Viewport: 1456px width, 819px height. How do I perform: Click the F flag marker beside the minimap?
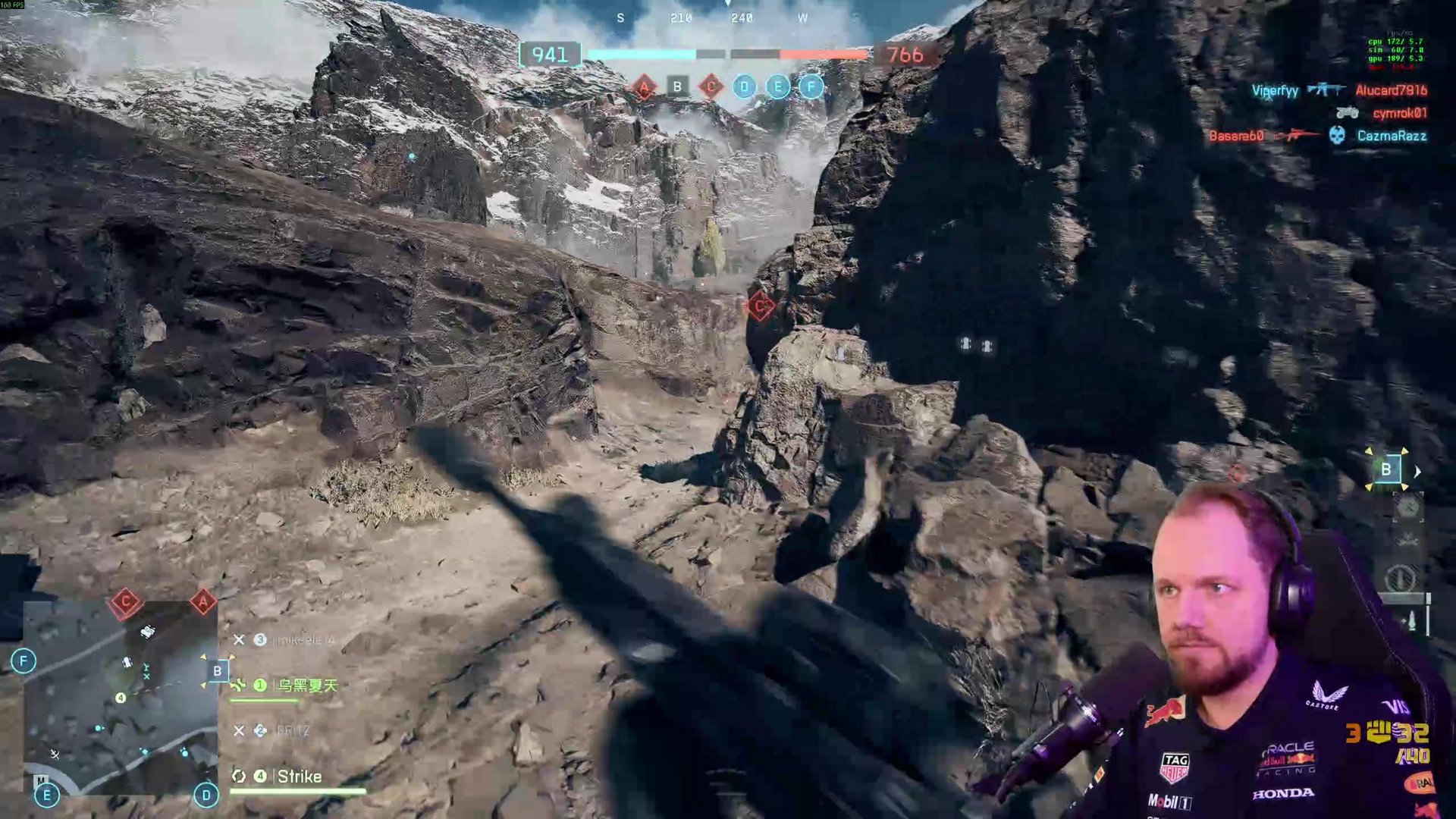coord(24,661)
